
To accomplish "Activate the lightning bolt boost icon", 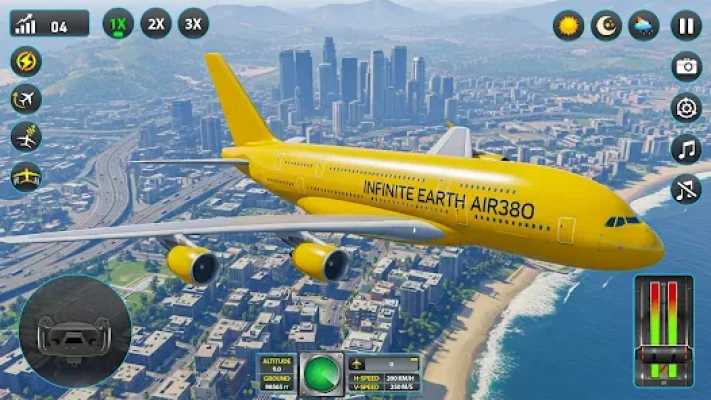I will click(x=26, y=62).
